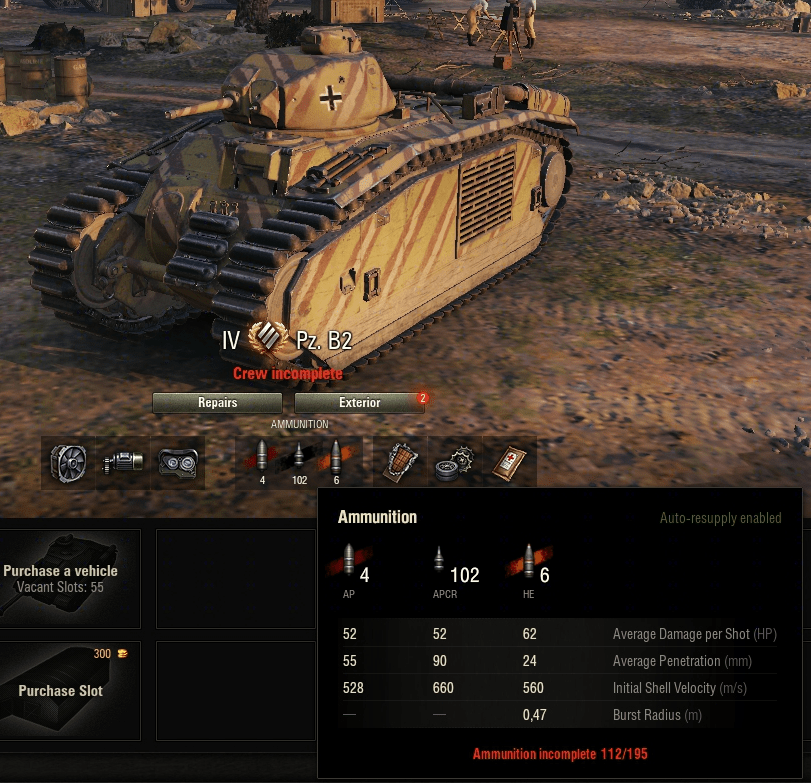Buy a new garage slot via Purchase Slot
811x783 pixels.
coord(69,689)
